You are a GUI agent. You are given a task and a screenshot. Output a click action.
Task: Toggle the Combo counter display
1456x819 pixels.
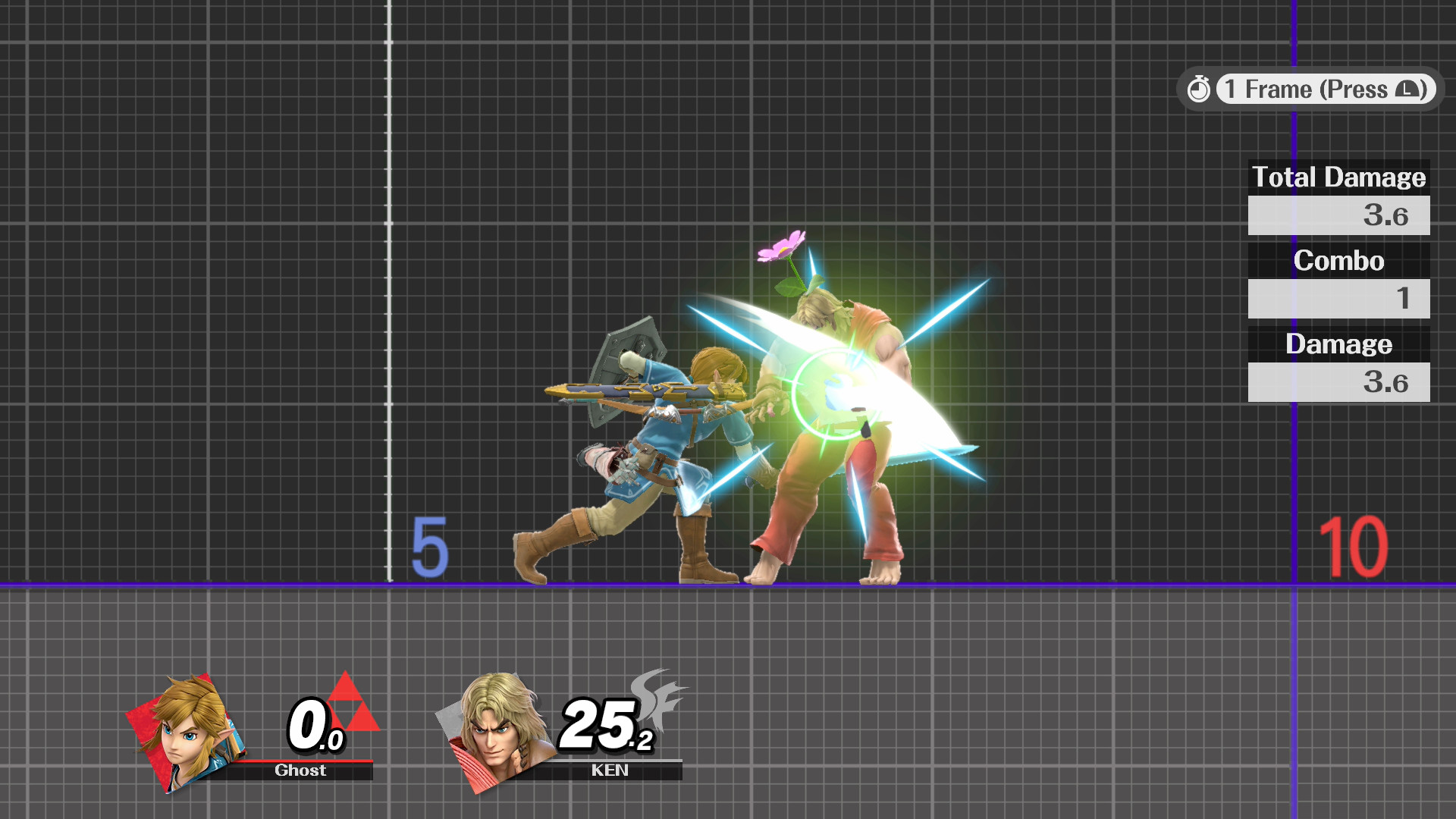(1338, 261)
